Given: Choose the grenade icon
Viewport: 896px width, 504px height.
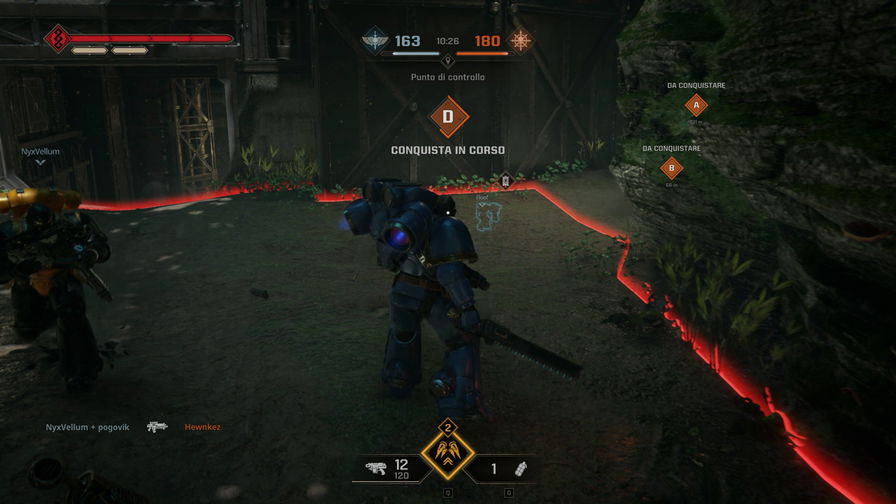Looking at the screenshot, I should [520, 468].
